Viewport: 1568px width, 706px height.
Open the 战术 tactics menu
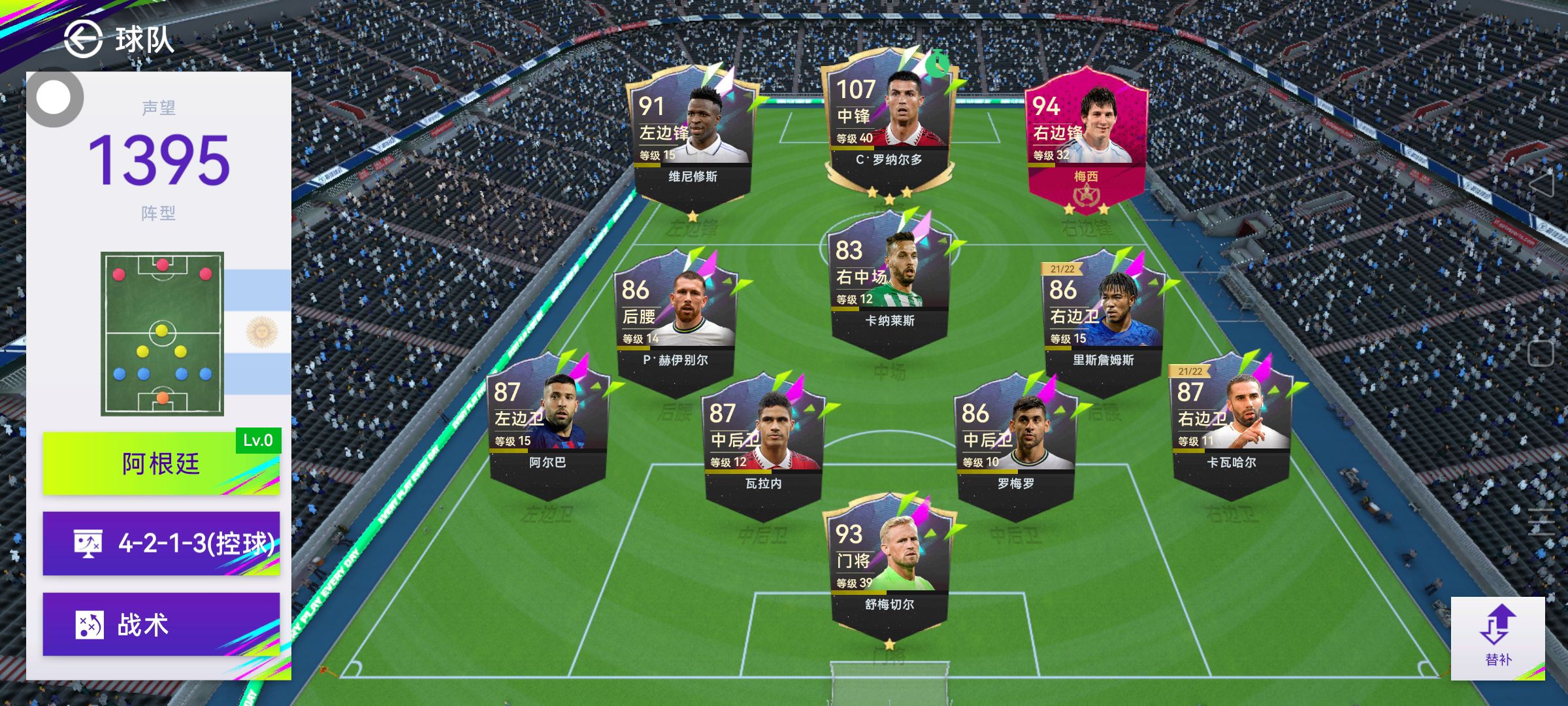click(x=161, y=624)
